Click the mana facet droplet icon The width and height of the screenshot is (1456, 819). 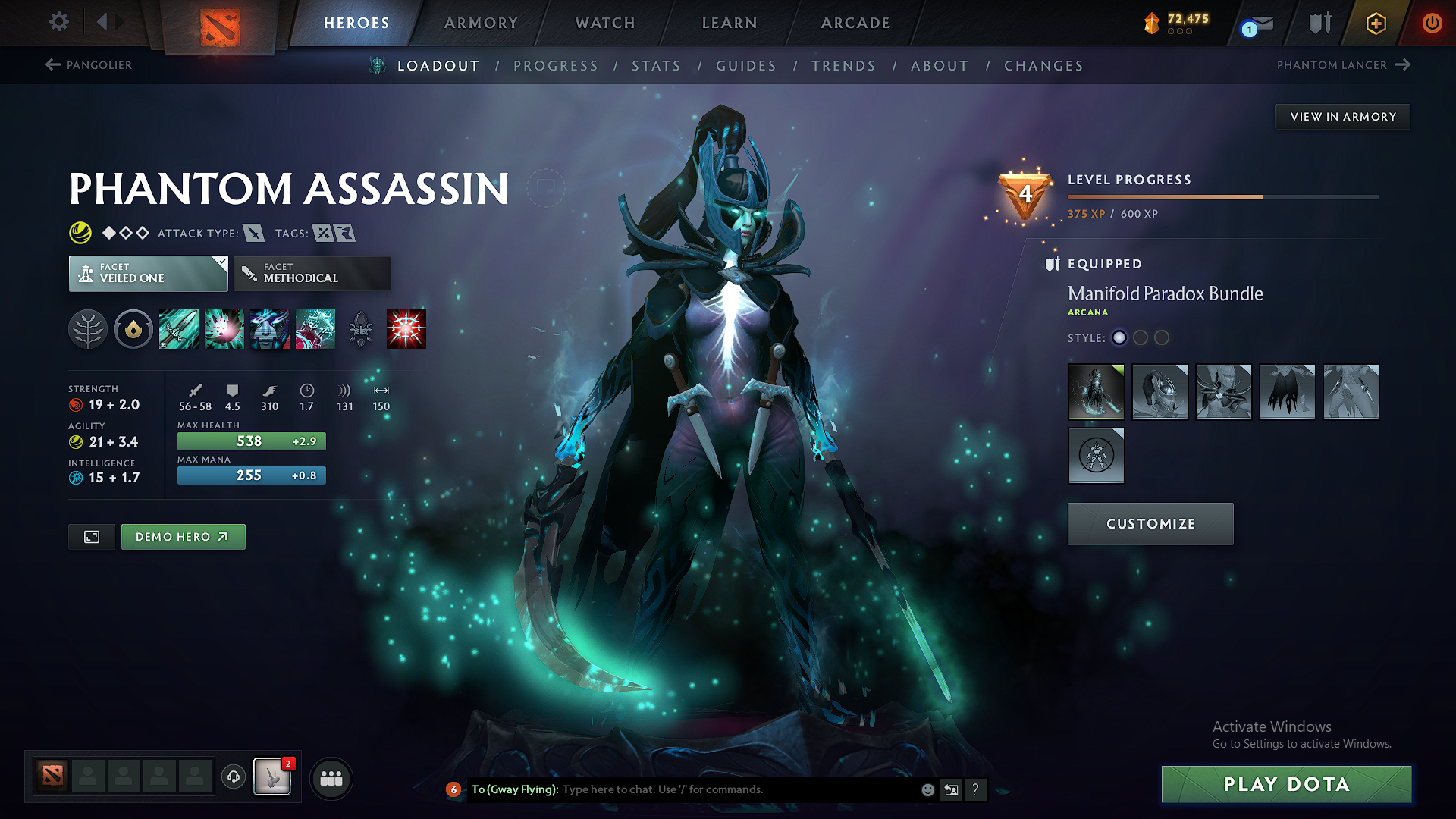tap(133, 328)
